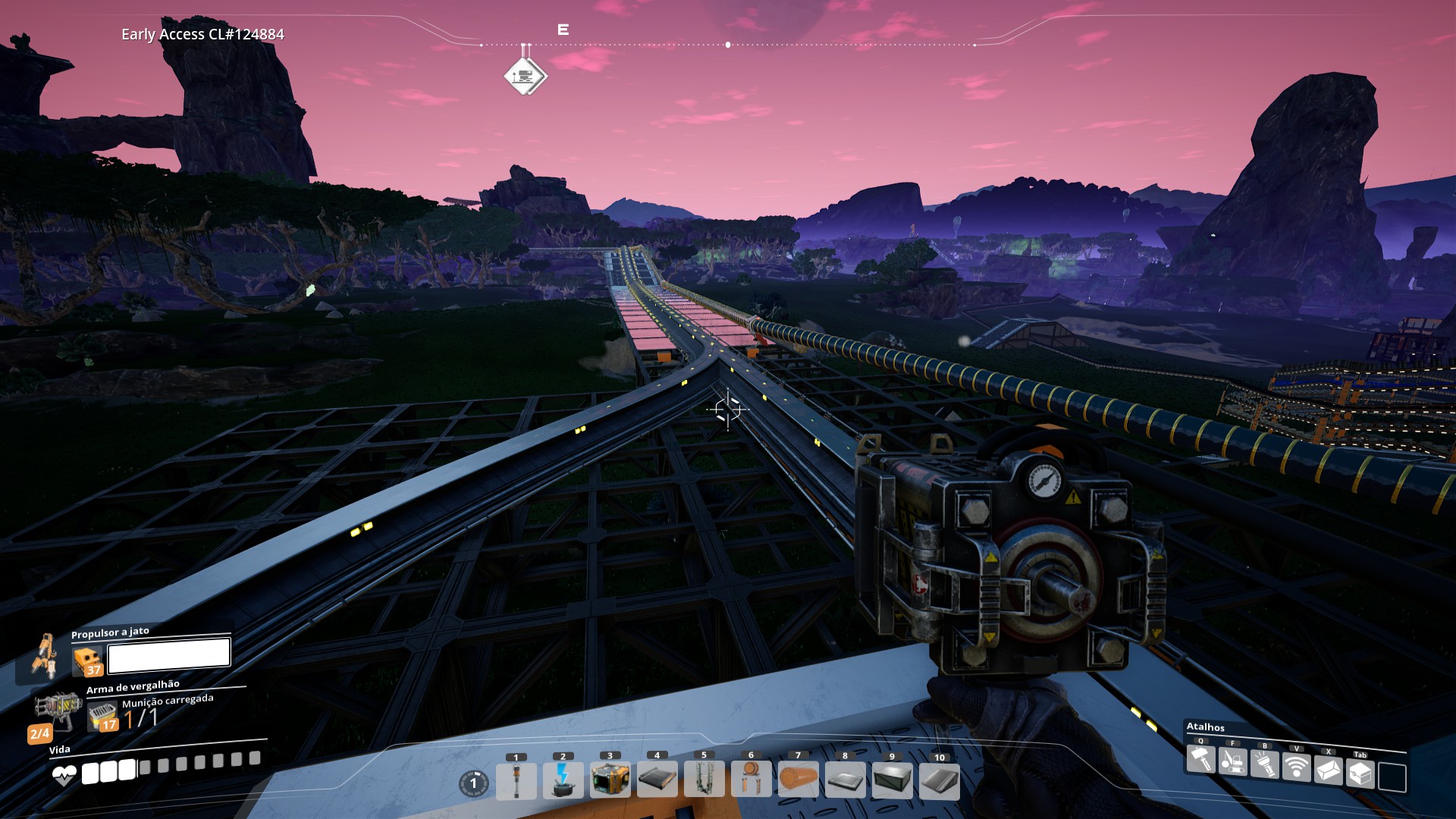The width and height of the screenshot is (1456, 819).
Task: Open the inventory chest shortcut
Action: coord(1360,774)
